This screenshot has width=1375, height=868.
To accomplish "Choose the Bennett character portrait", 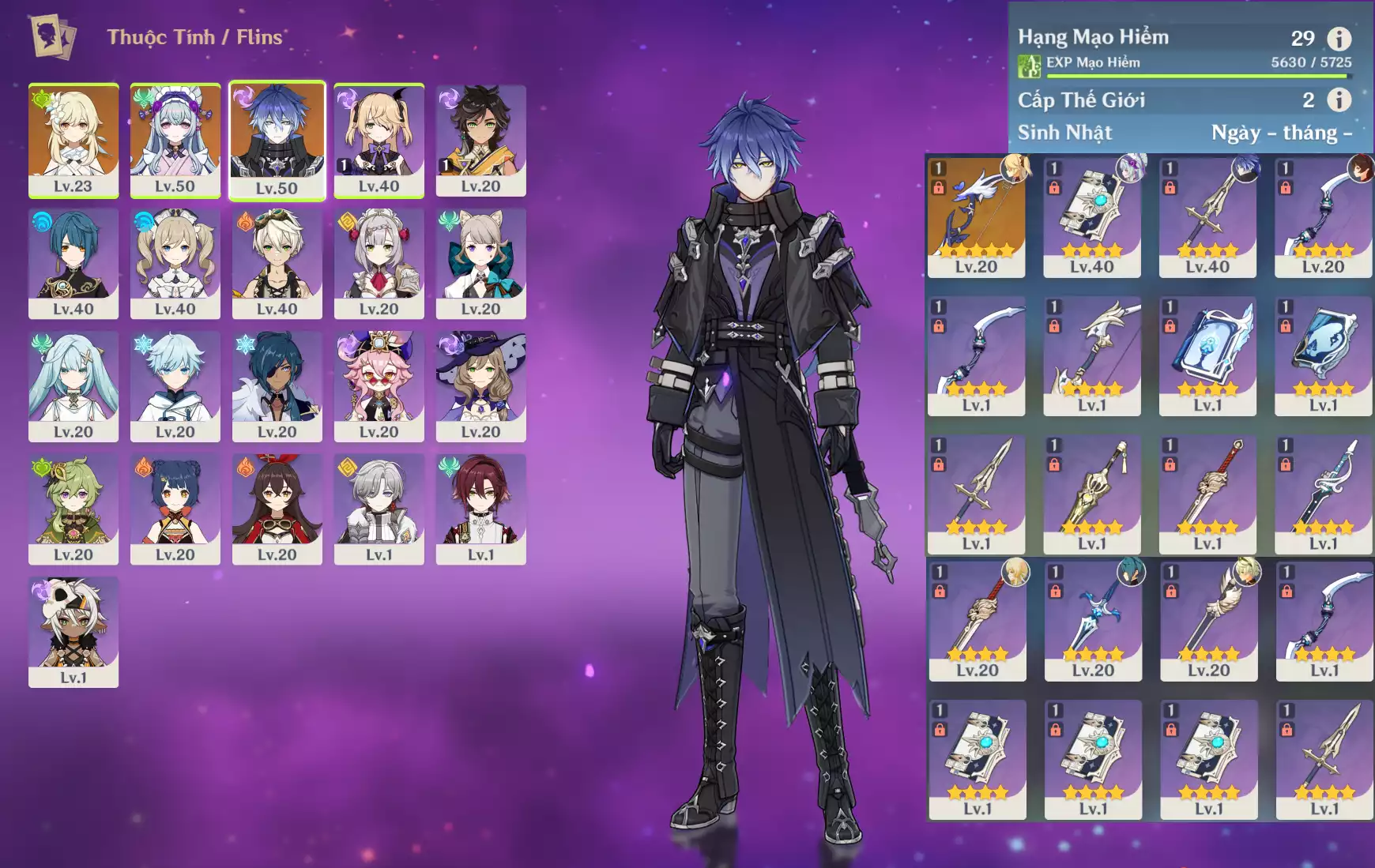I will pyautogui.click(x=277, y=263).
